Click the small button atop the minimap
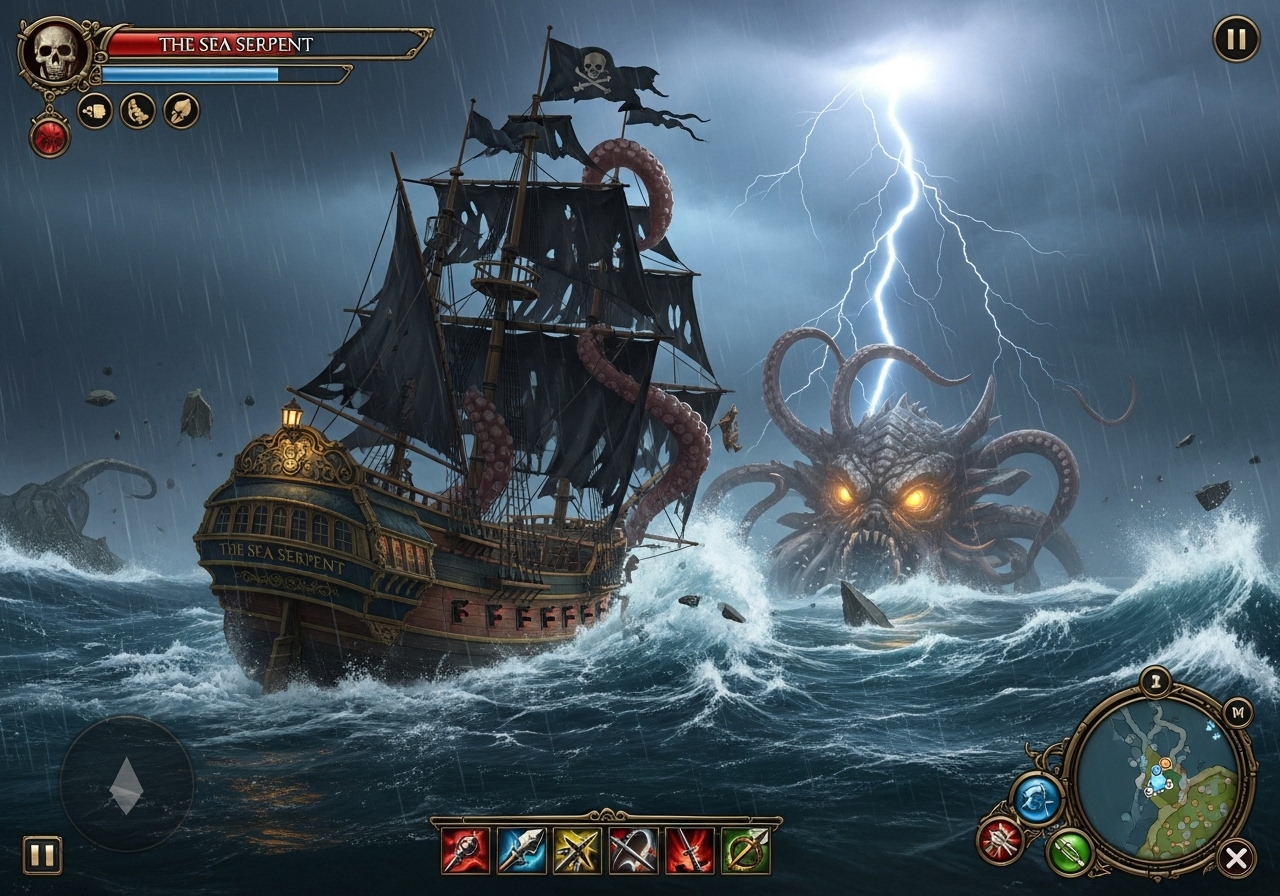The image size is (1280, 896). 1155,680
